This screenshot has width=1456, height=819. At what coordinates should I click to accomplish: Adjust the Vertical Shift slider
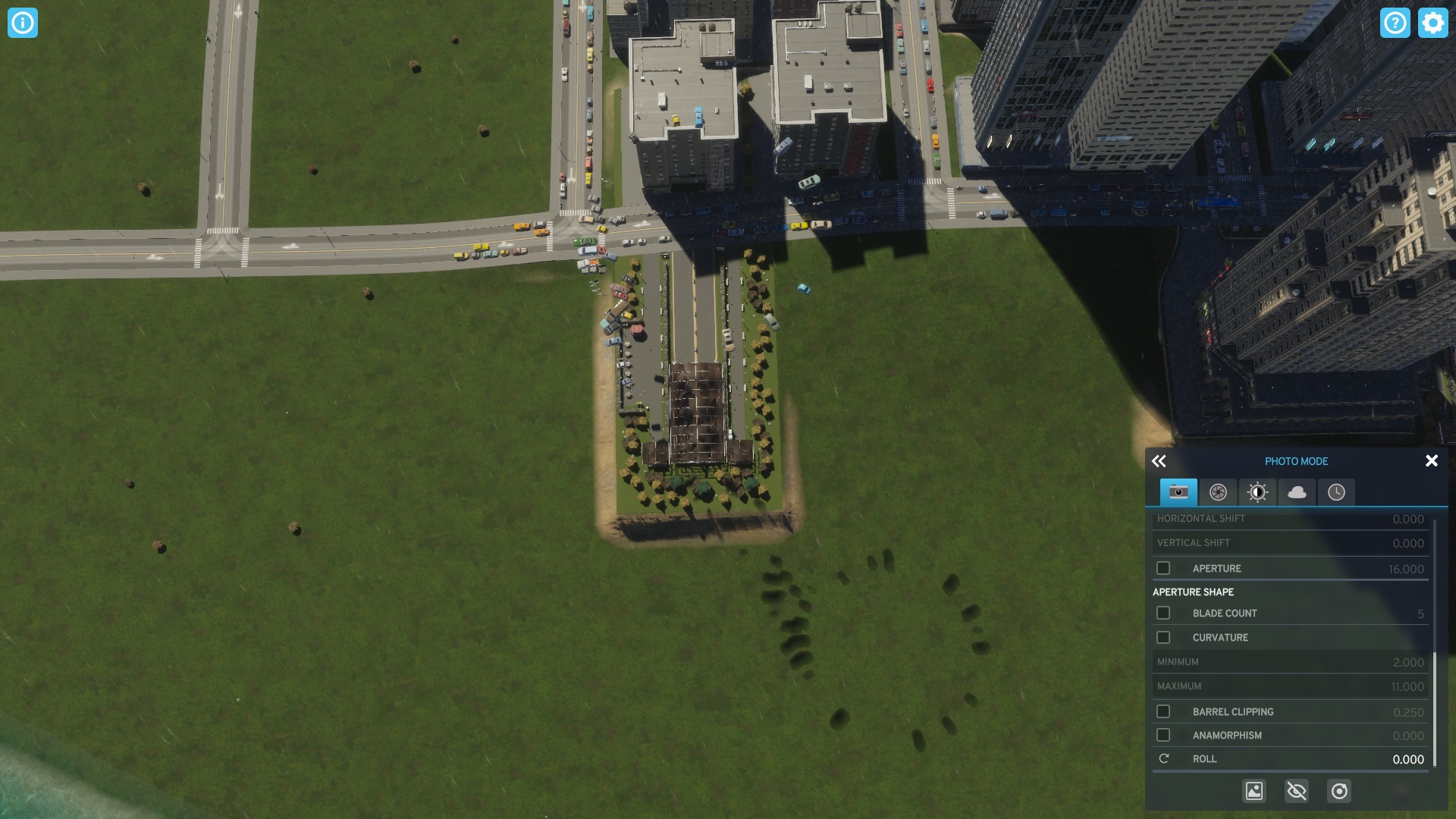coord(1289,543)
